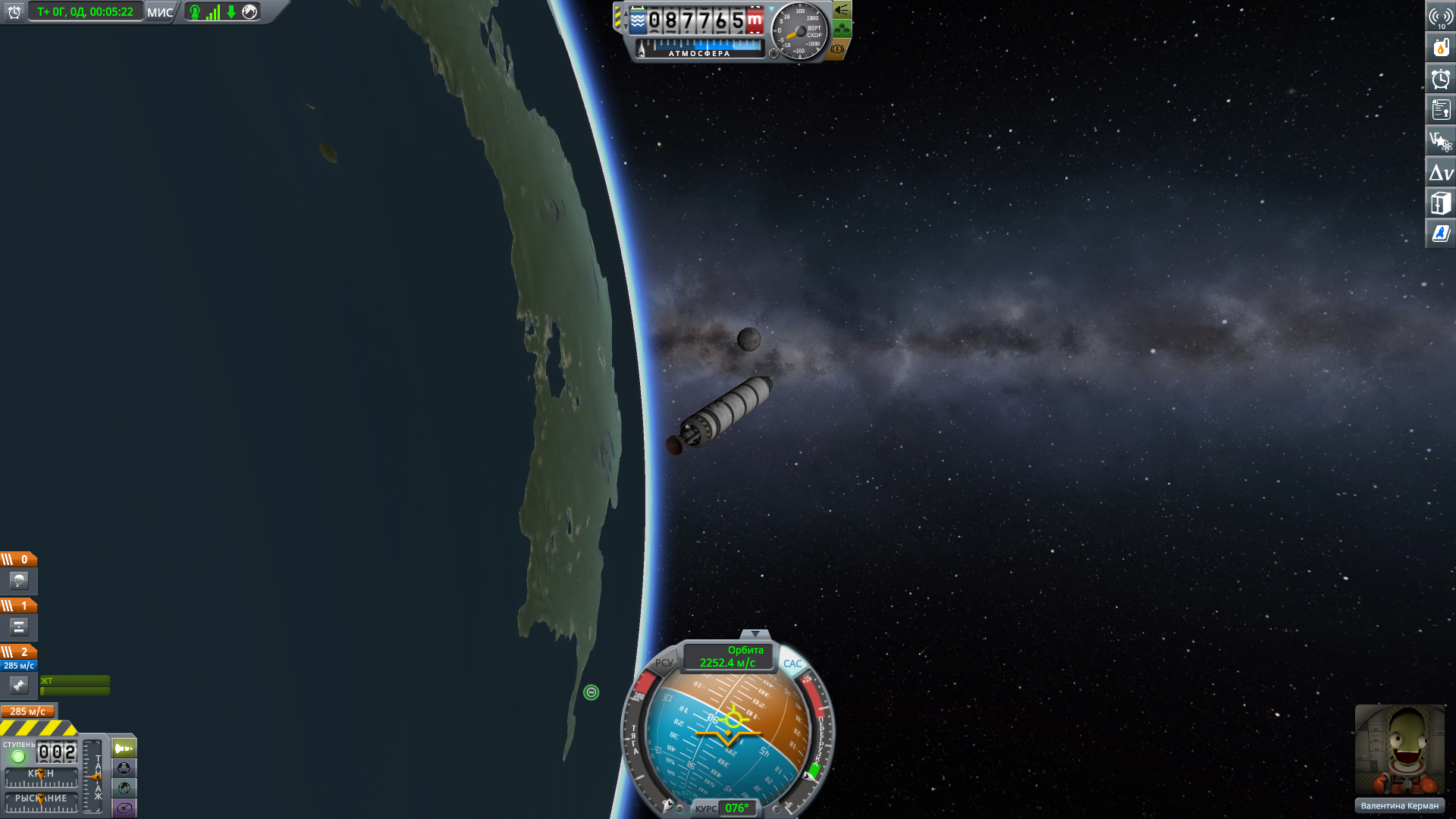Open the KSPedia rocket book
The image size is (1456, 819).
(1441, 234)
